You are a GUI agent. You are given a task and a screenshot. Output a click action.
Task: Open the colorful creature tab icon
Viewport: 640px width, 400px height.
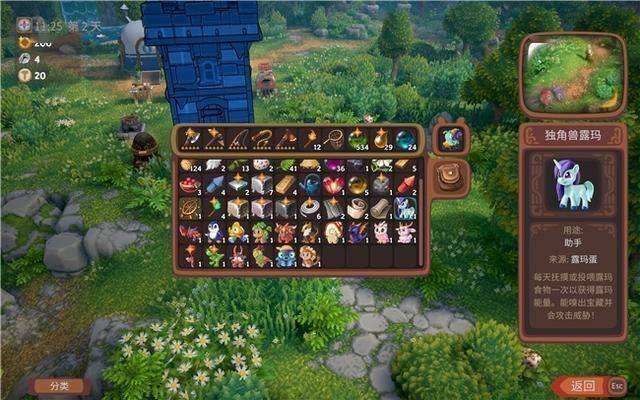452,139
